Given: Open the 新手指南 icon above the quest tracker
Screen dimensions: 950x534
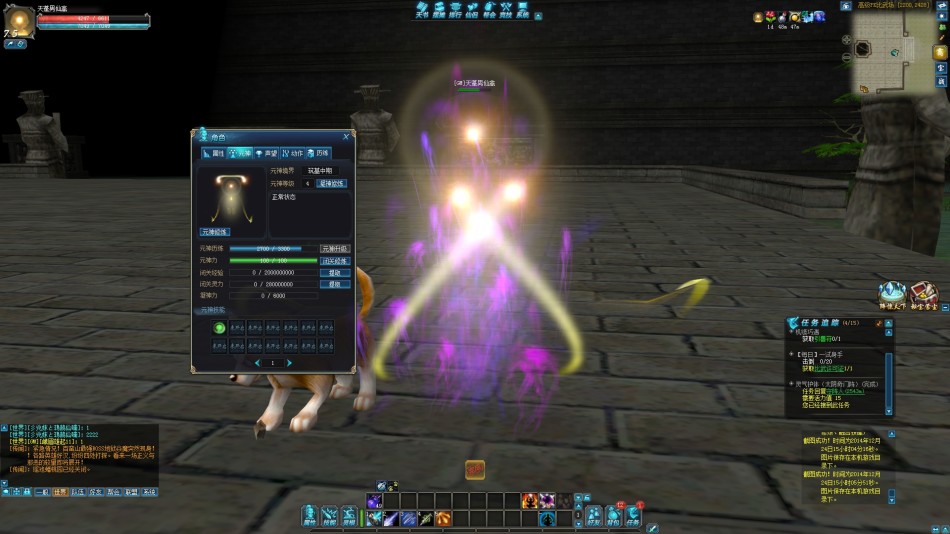Looking at the screenshot, I should 925,293.
